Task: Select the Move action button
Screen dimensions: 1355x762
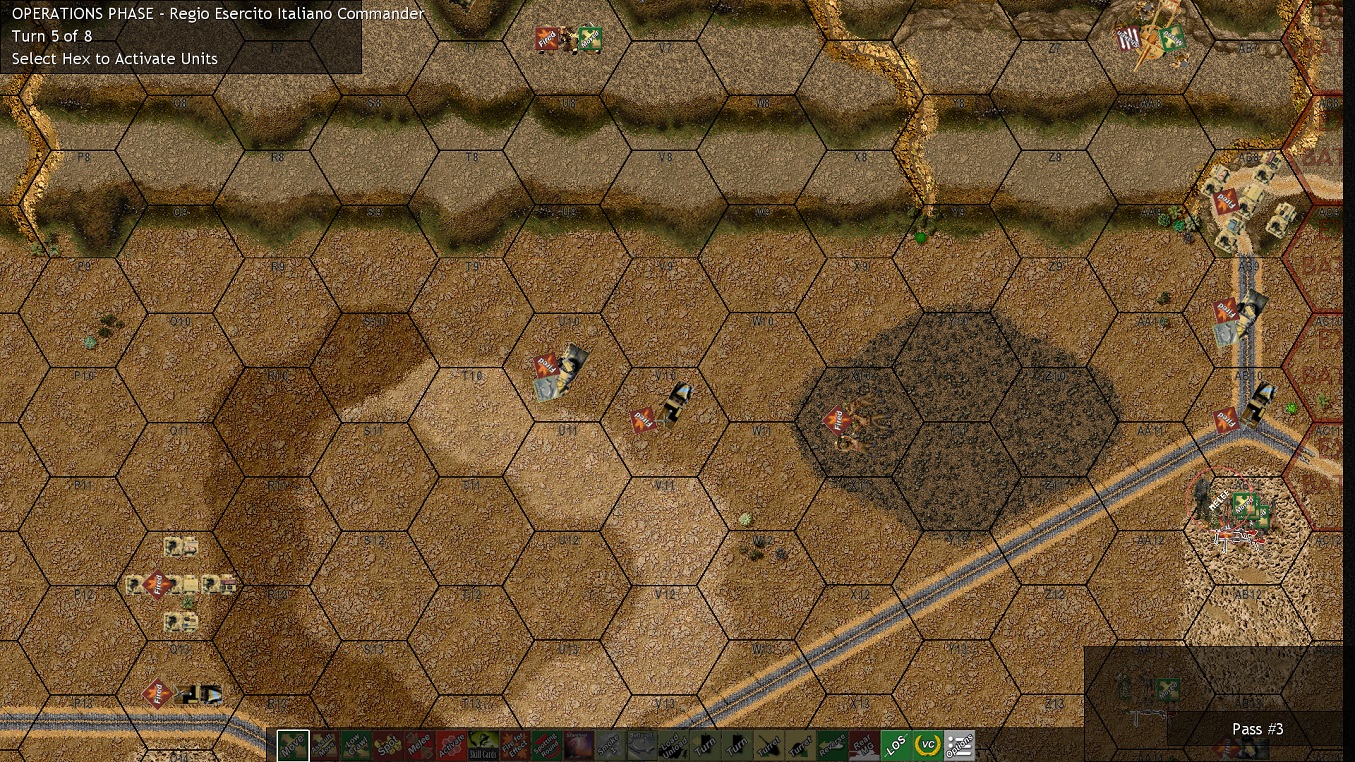Action: point(293,745)
